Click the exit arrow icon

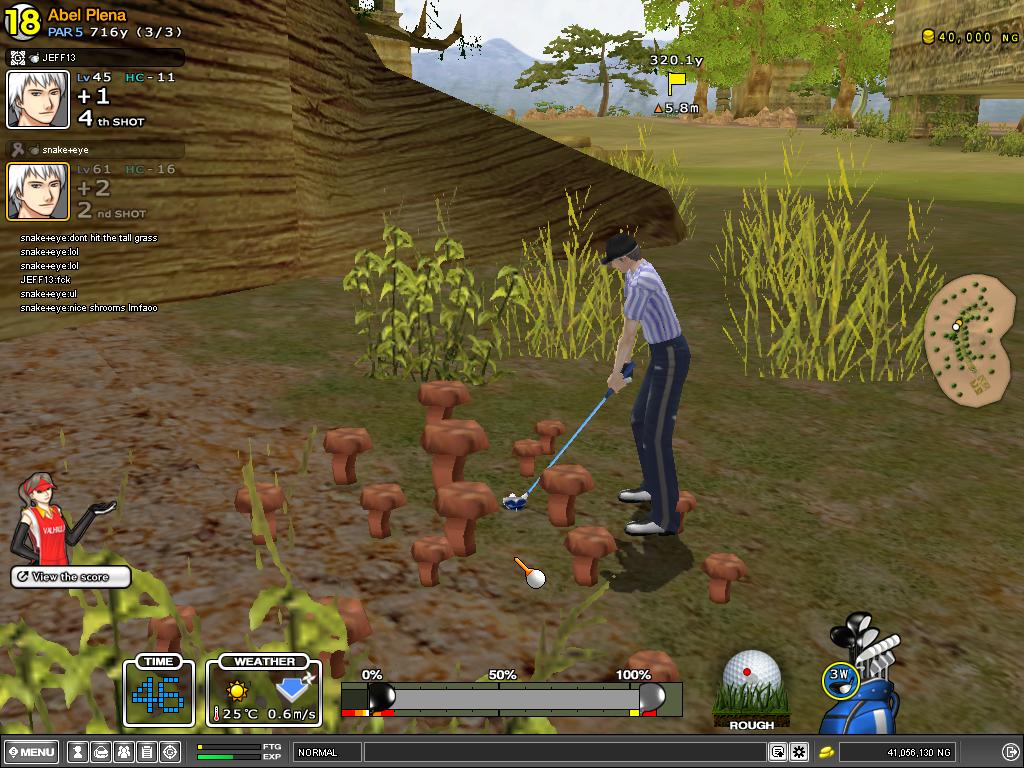(1009, 752)
